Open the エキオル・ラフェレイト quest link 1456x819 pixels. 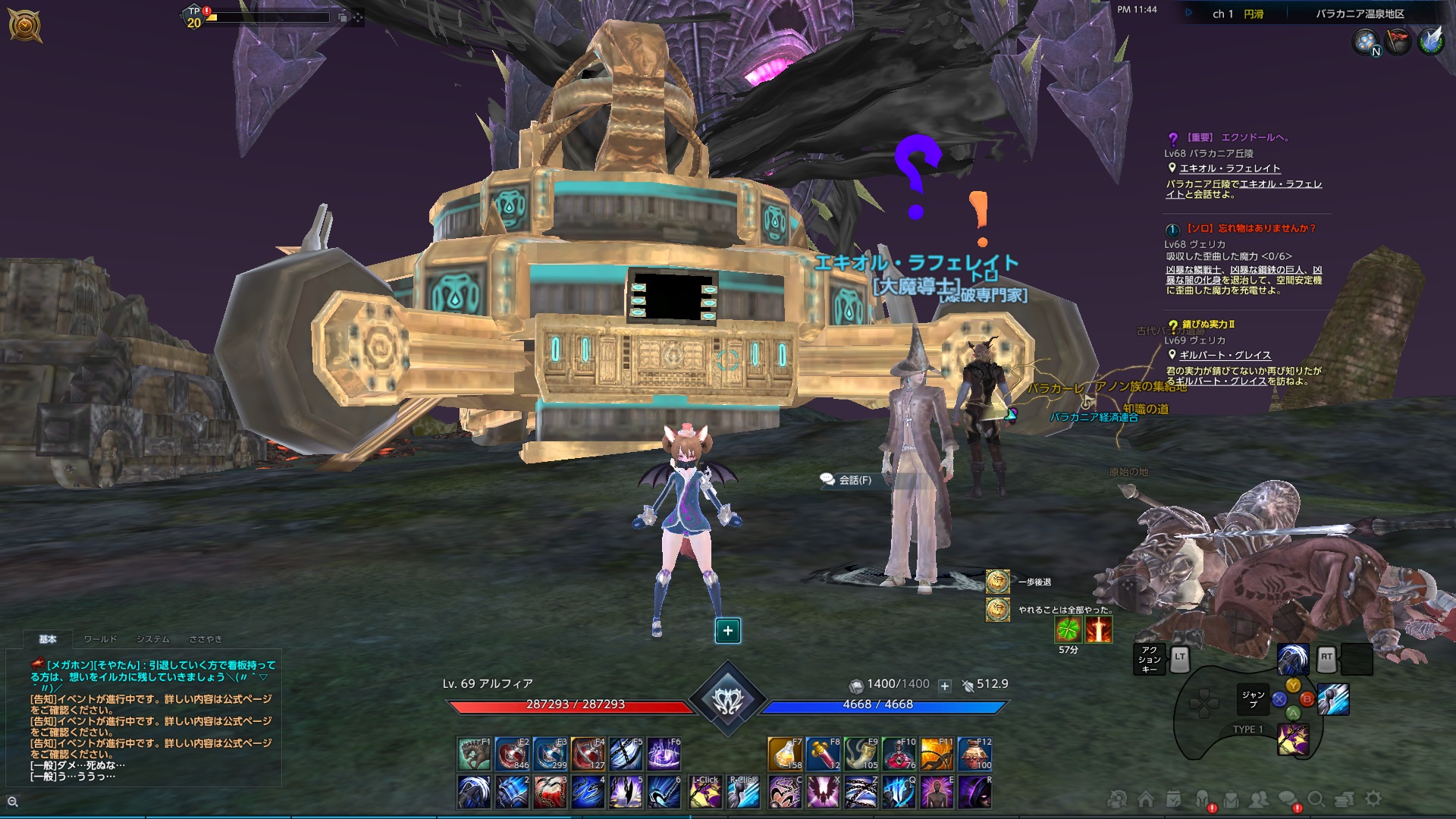click(1230, 169)
